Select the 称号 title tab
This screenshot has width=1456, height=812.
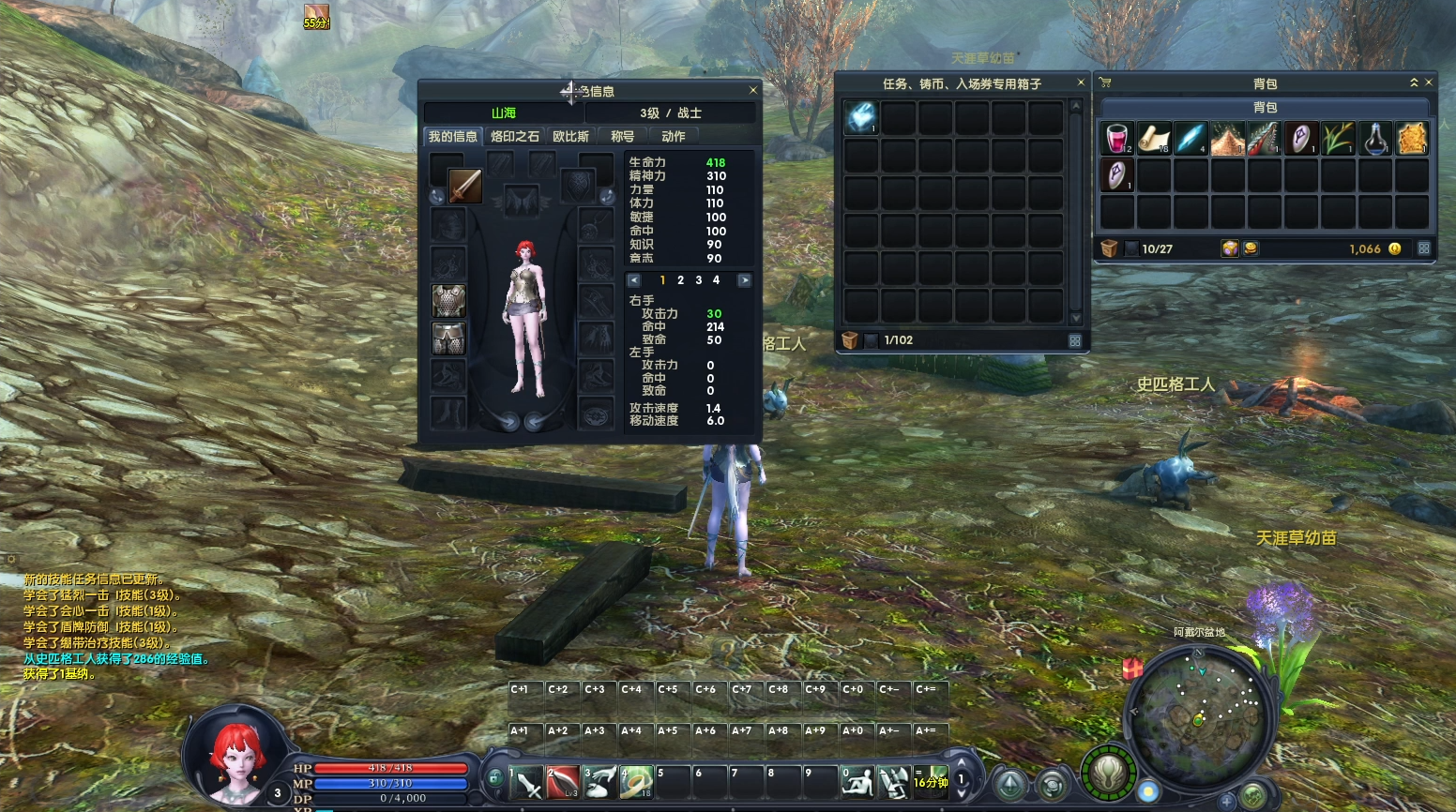pyautogui.click(x=622, y=137)
